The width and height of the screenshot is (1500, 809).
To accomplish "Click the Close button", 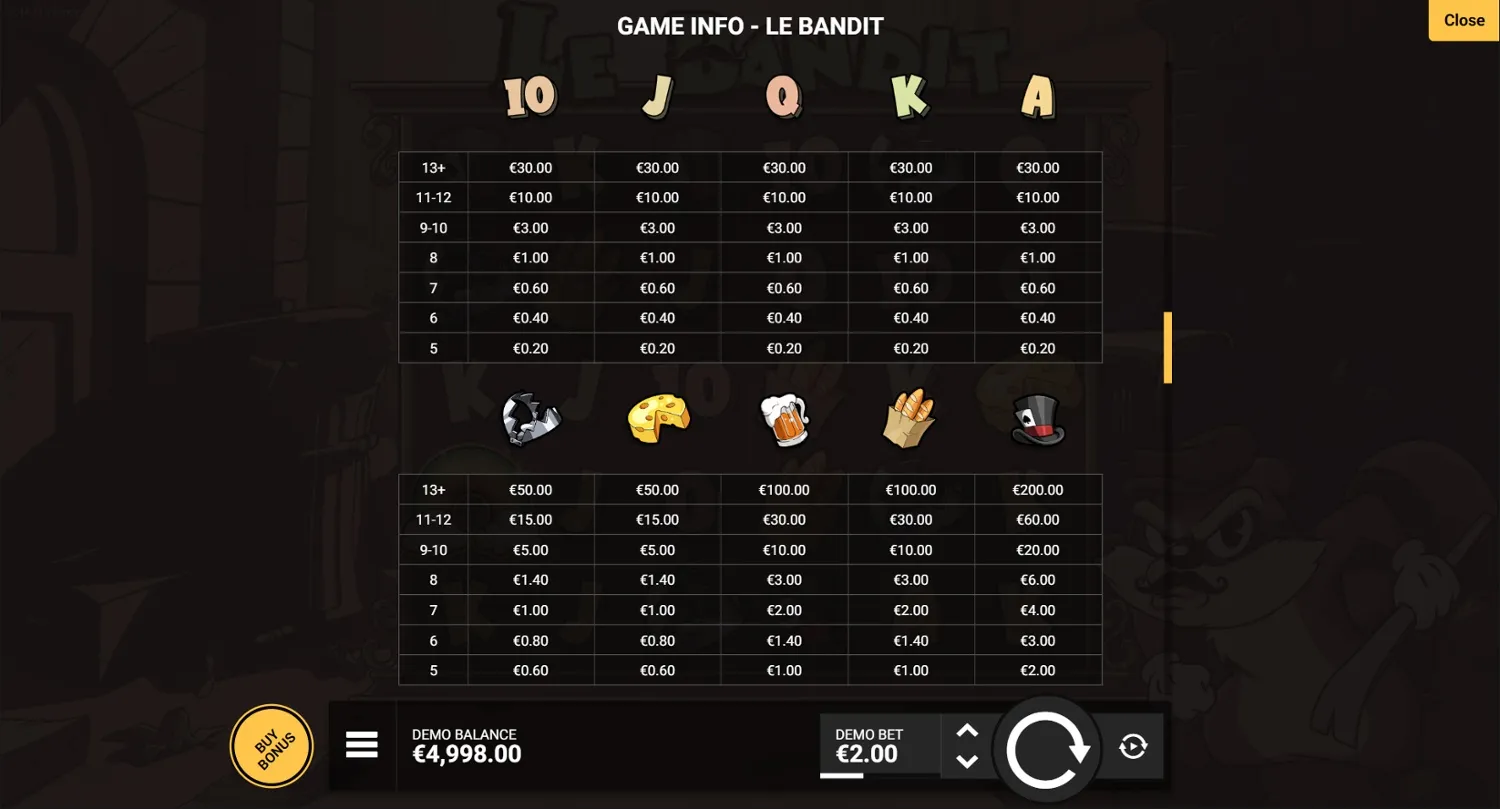I will coord(1463,20).
